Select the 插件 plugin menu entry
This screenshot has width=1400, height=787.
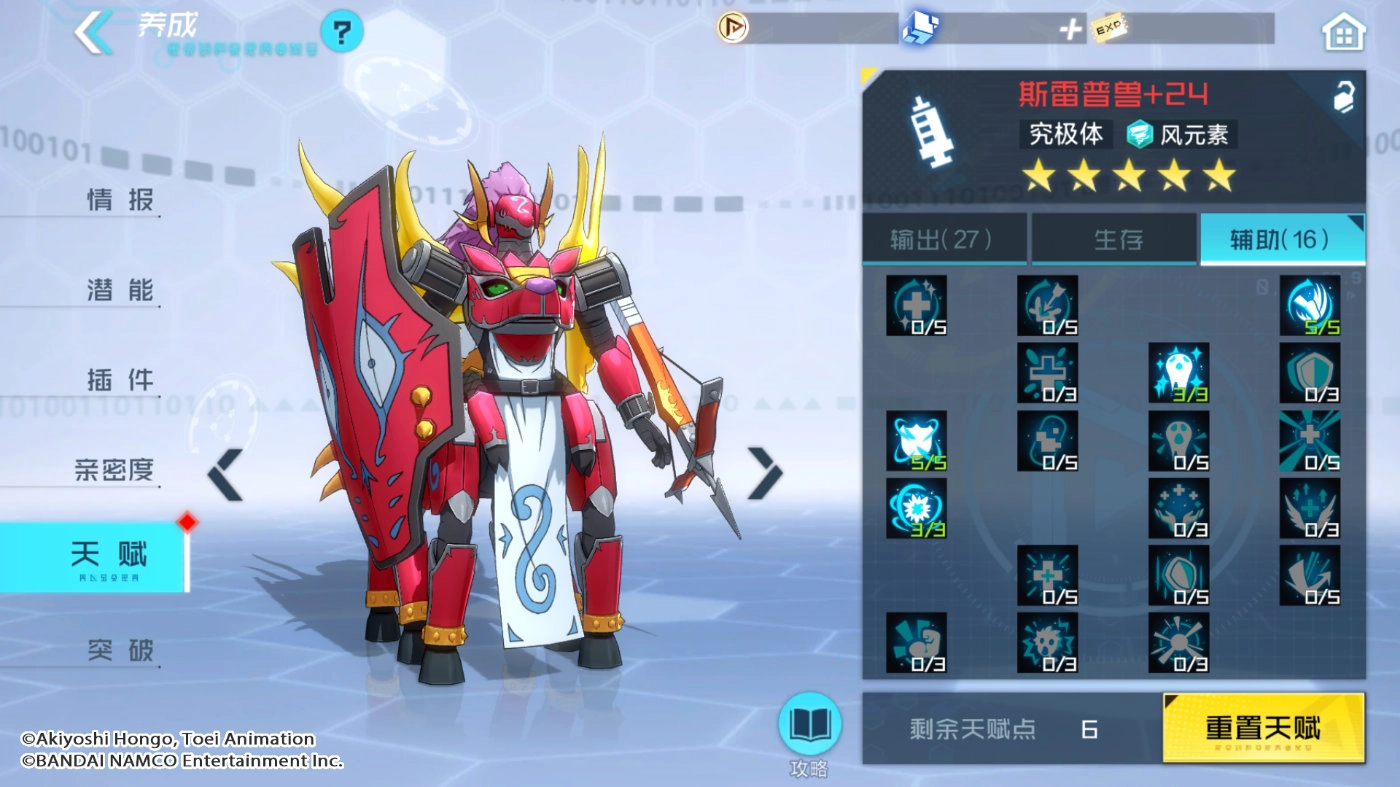(x=121, y=380)
